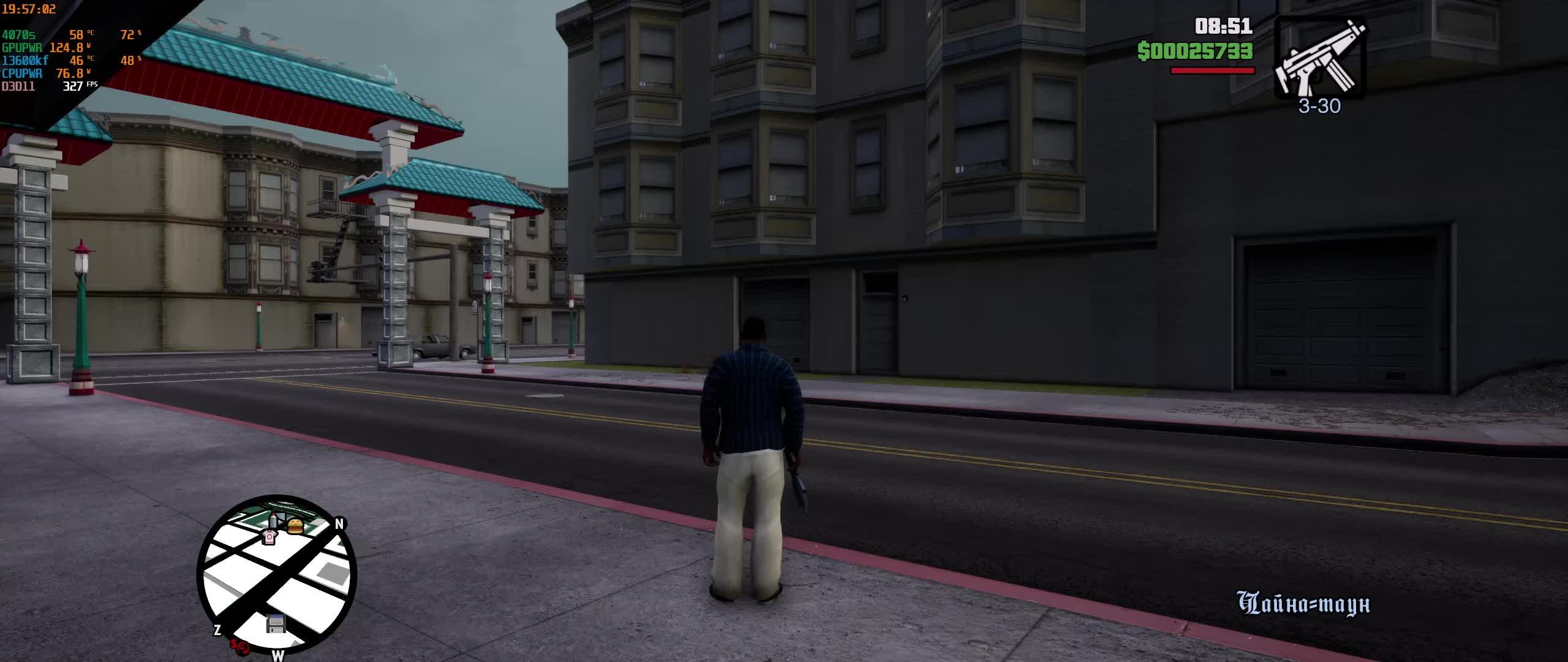Select the N compass letter on the minimap
This screenshot has height=662, width=1568.
coord(339,525)
